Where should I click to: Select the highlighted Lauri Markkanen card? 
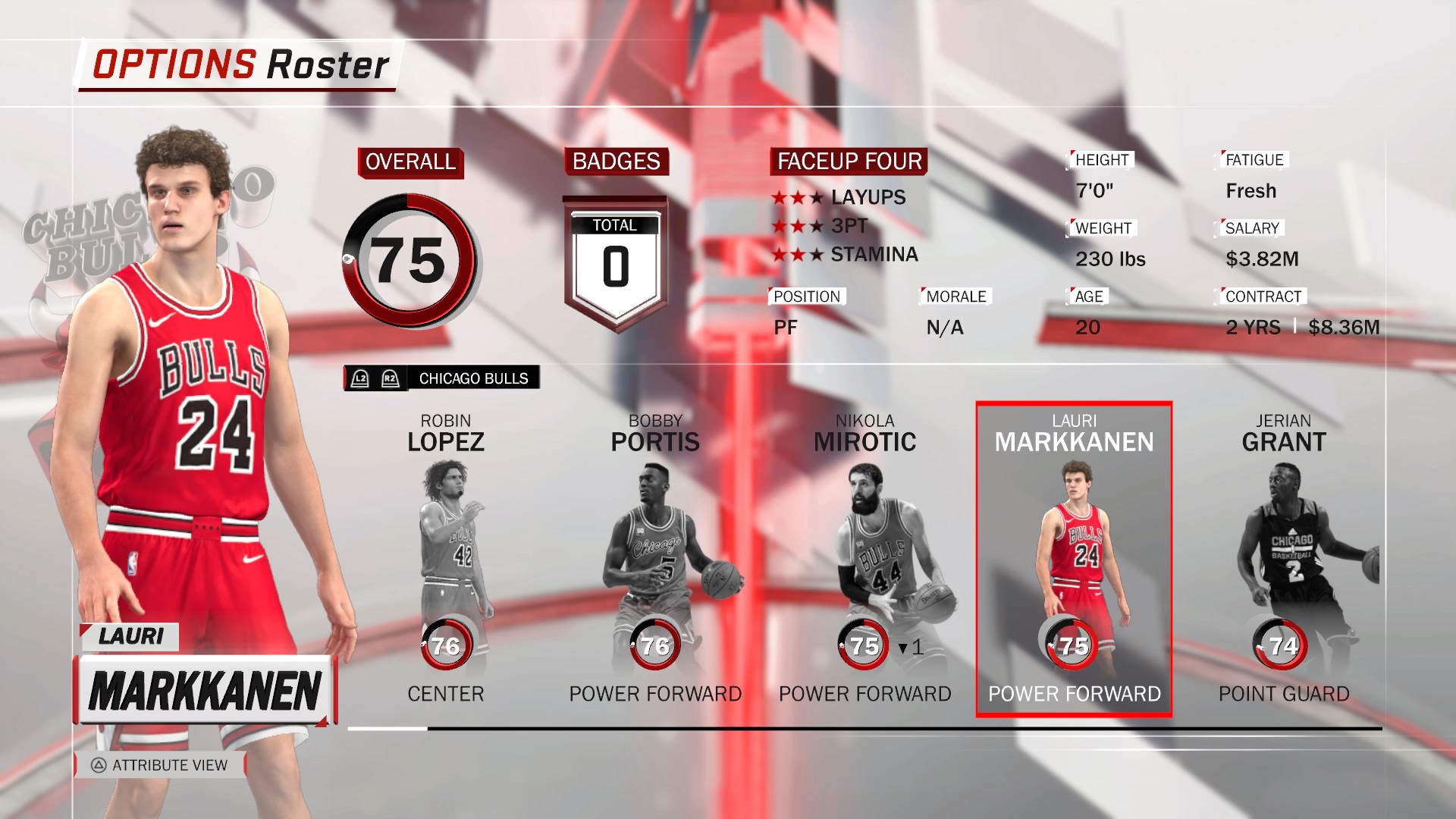point(1074,559)
